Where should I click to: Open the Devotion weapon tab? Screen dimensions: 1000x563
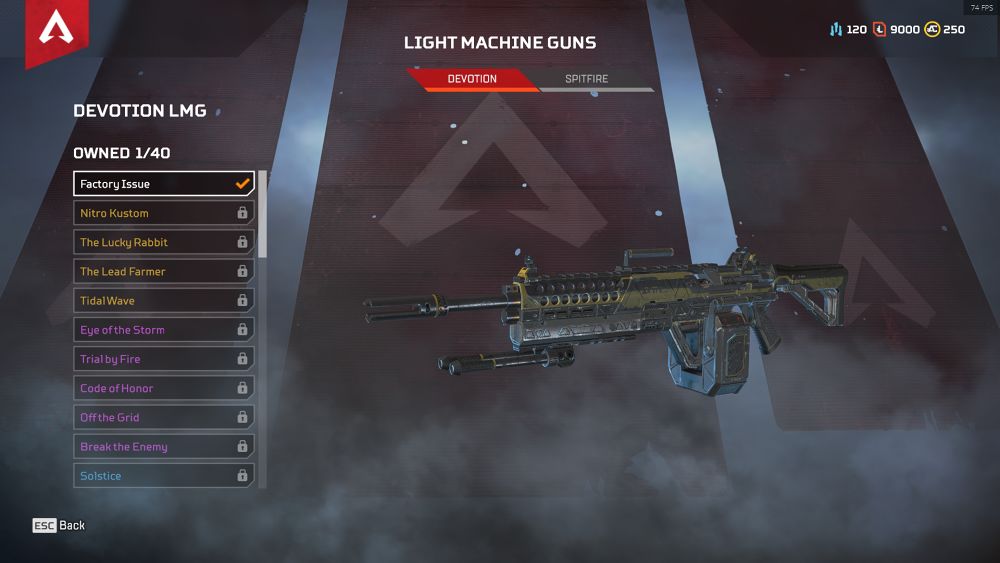[472, 79]
